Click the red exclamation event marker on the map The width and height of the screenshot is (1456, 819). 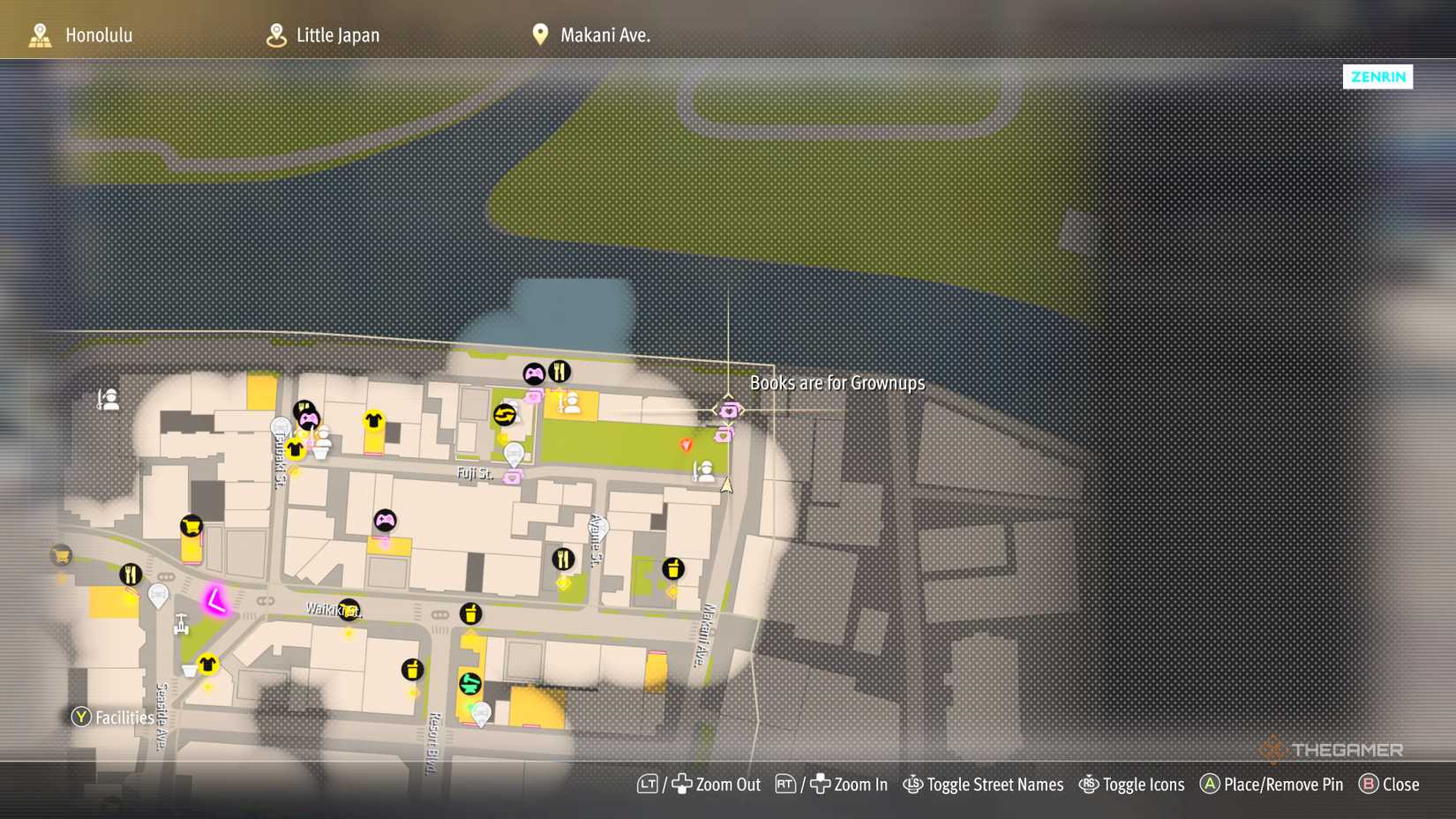687,446
